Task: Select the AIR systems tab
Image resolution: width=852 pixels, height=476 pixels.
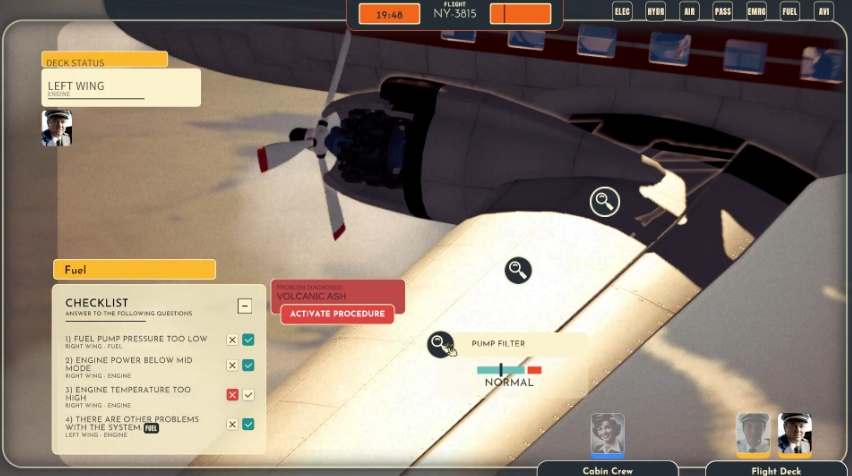Action: point(688,12)
